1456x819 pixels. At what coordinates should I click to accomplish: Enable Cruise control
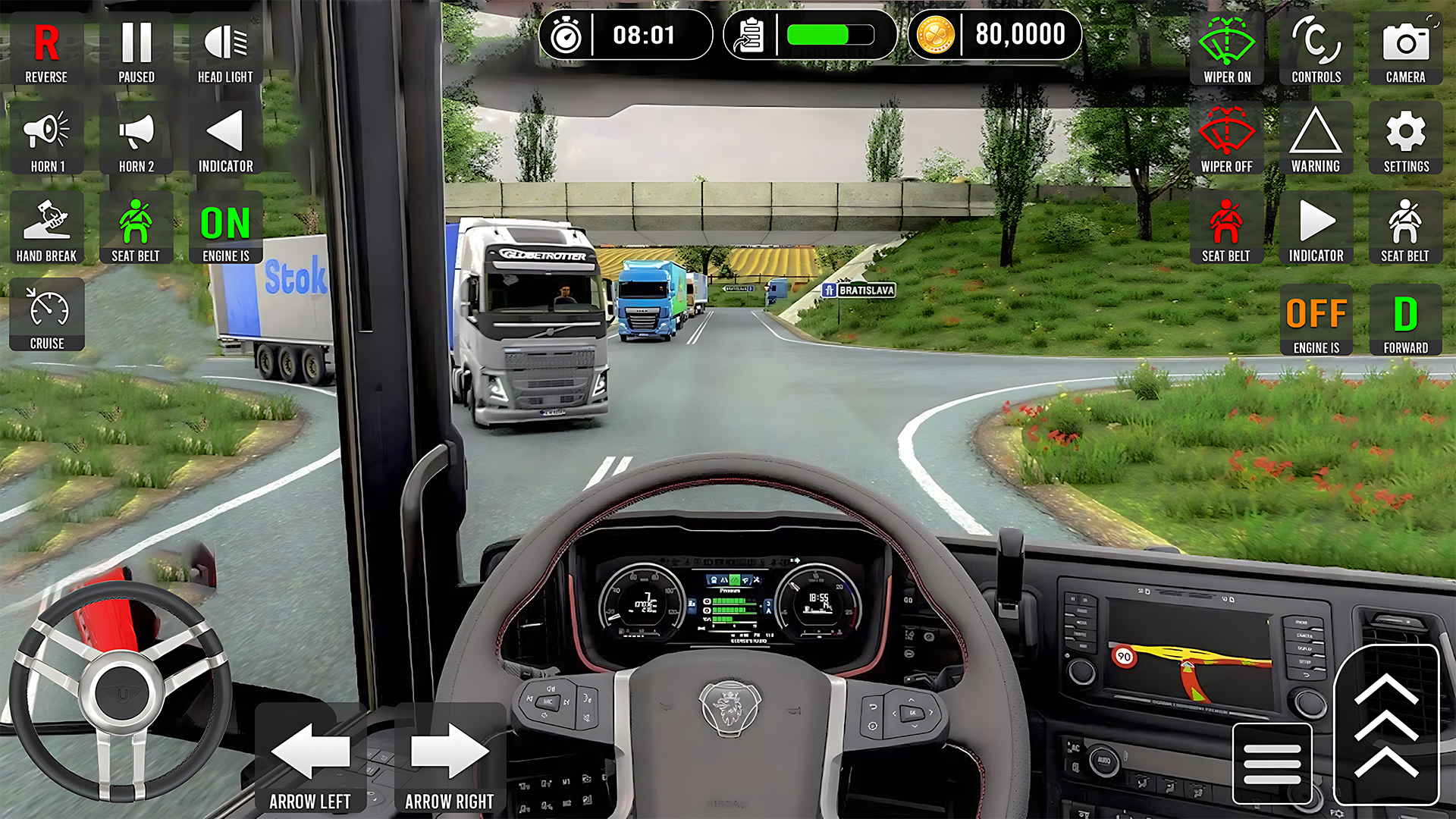(46, 315)
